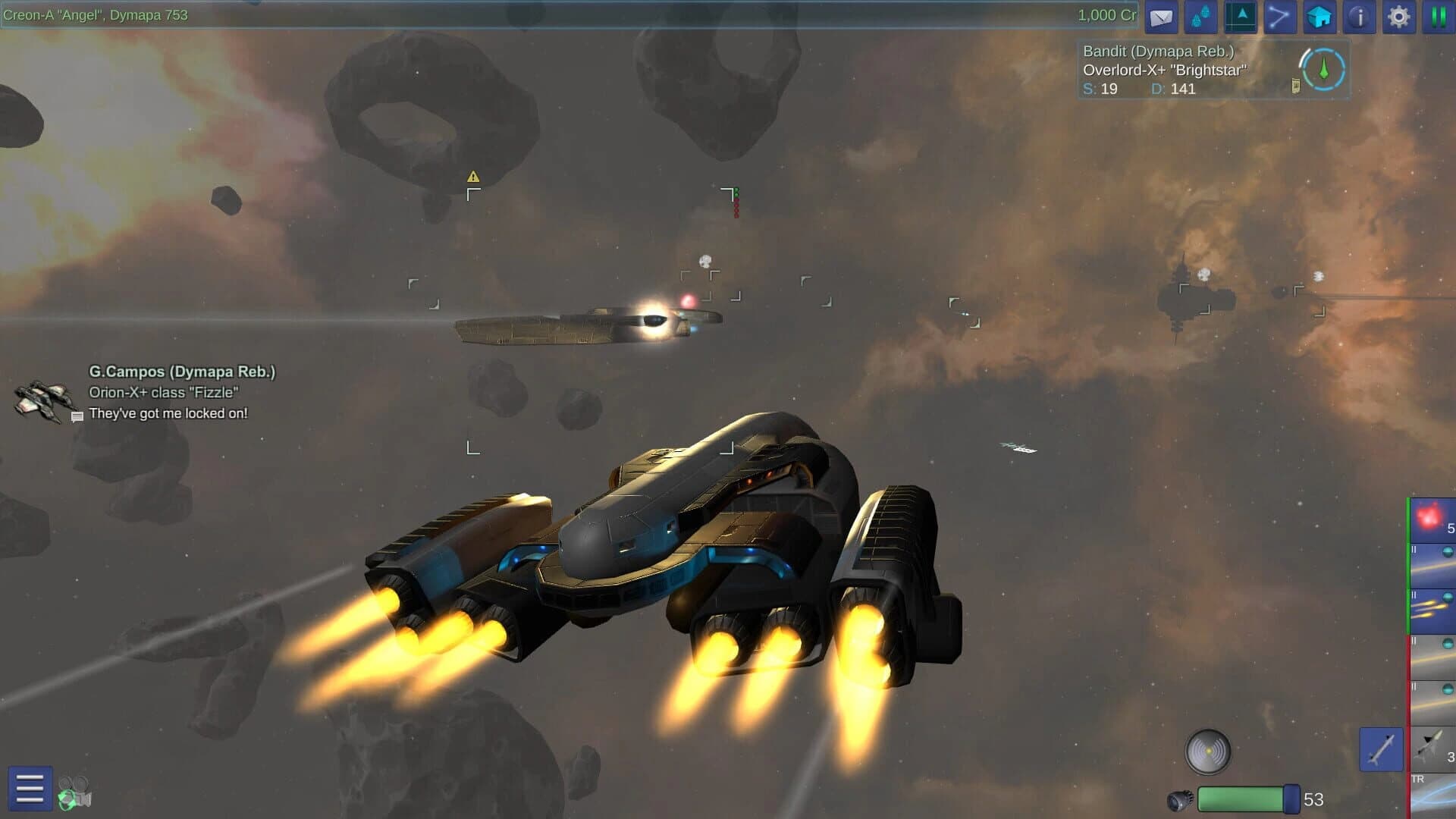
Task: Click the waypoint route icon
Action: (1279, 17)
